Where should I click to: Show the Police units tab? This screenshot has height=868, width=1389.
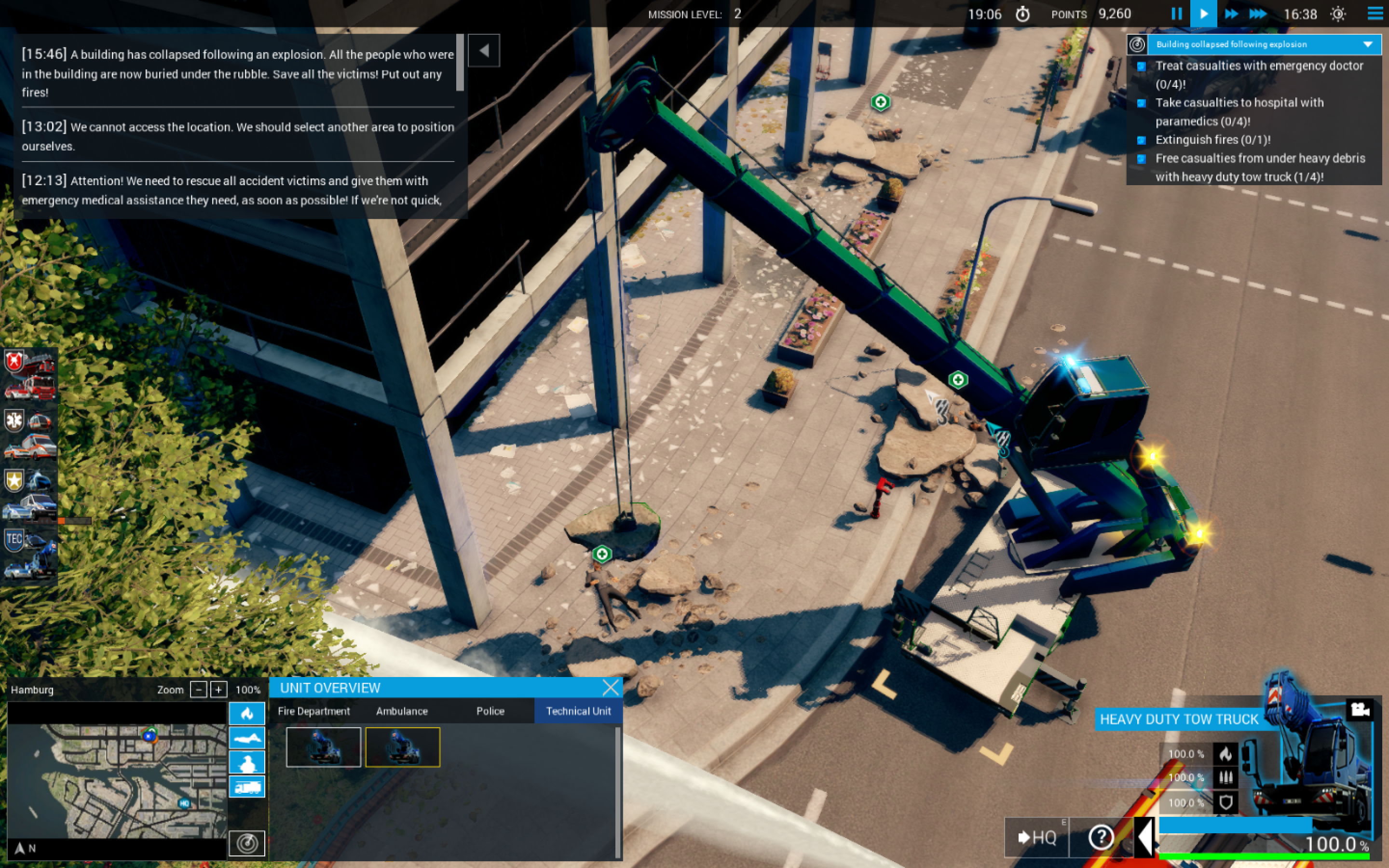490,711
